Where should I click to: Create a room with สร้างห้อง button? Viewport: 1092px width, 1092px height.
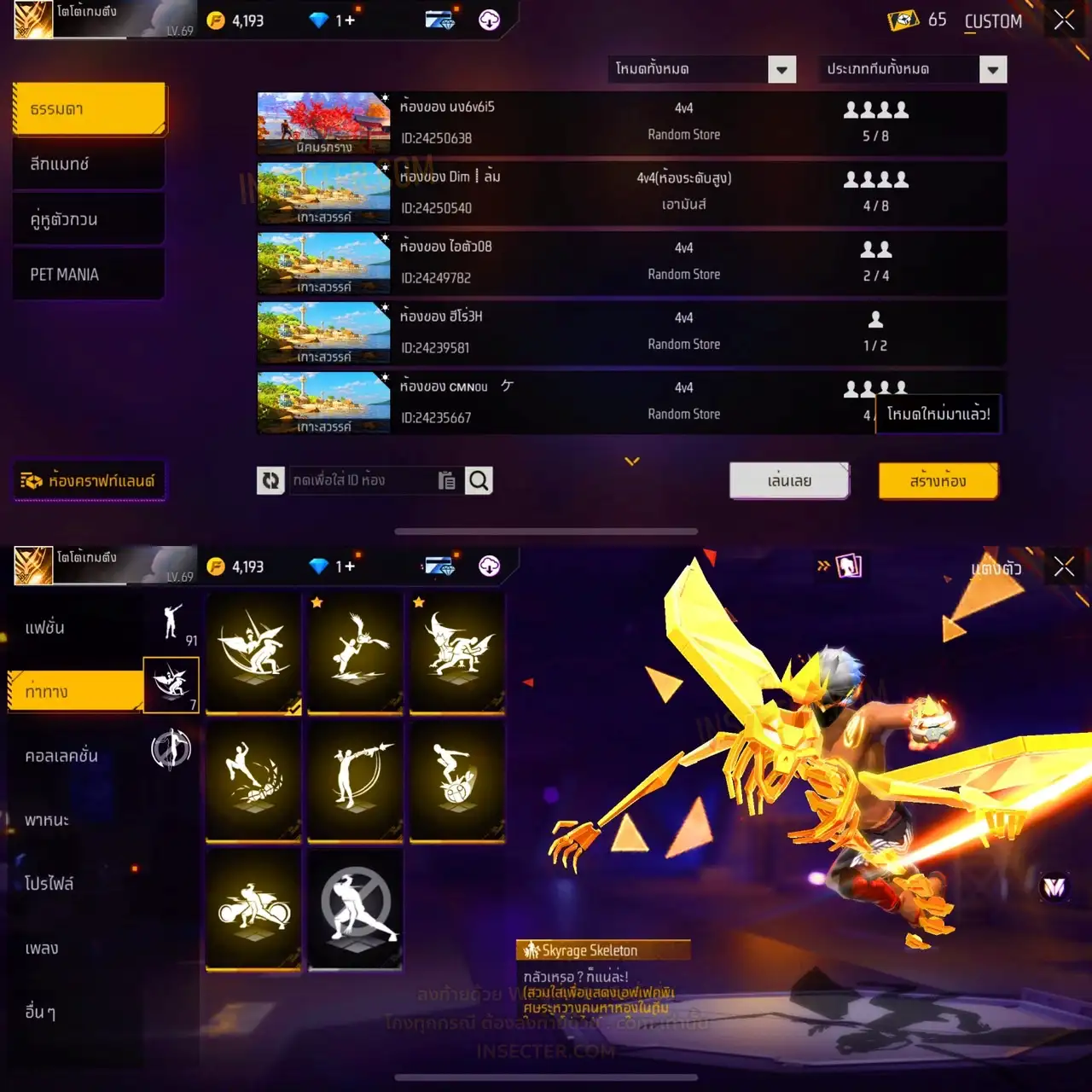[938, 481]
